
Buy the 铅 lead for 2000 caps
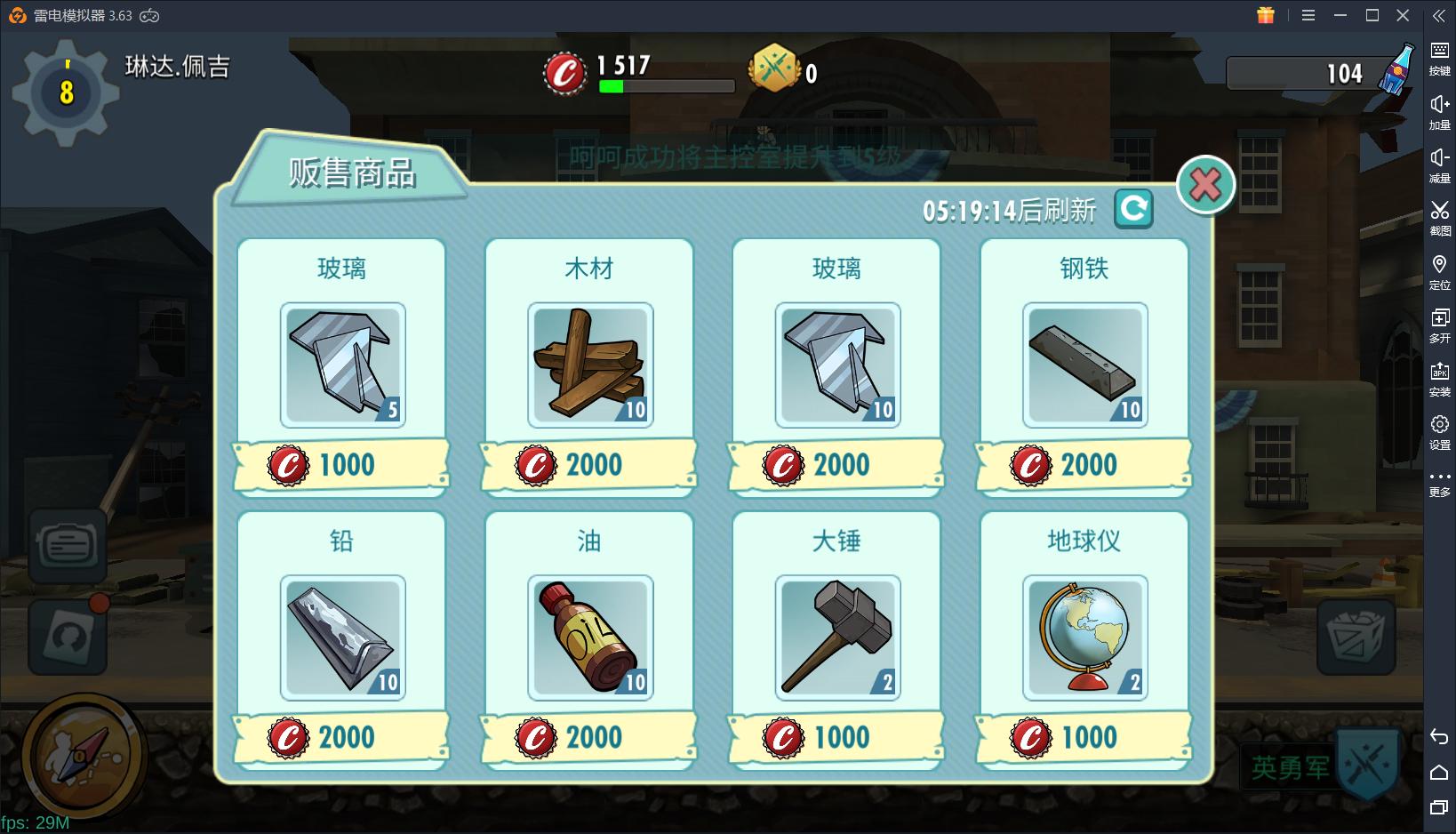(x=341, y=737)
